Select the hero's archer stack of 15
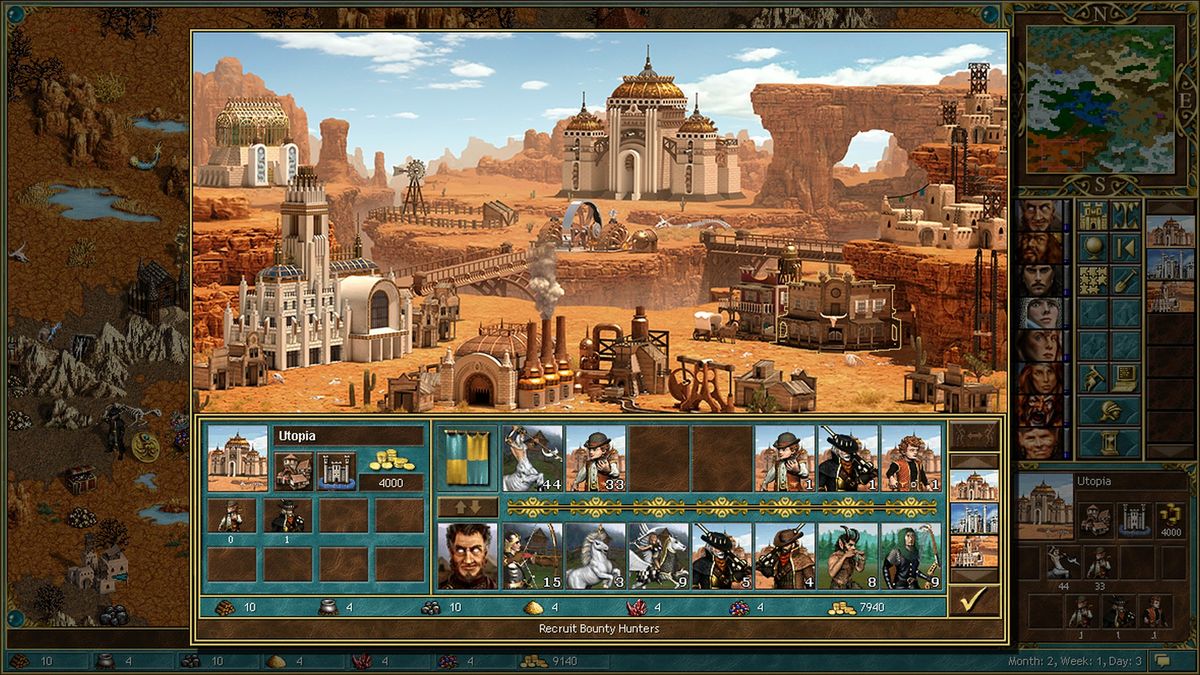Screen dimensions: 1200x675 coord(532,556)
